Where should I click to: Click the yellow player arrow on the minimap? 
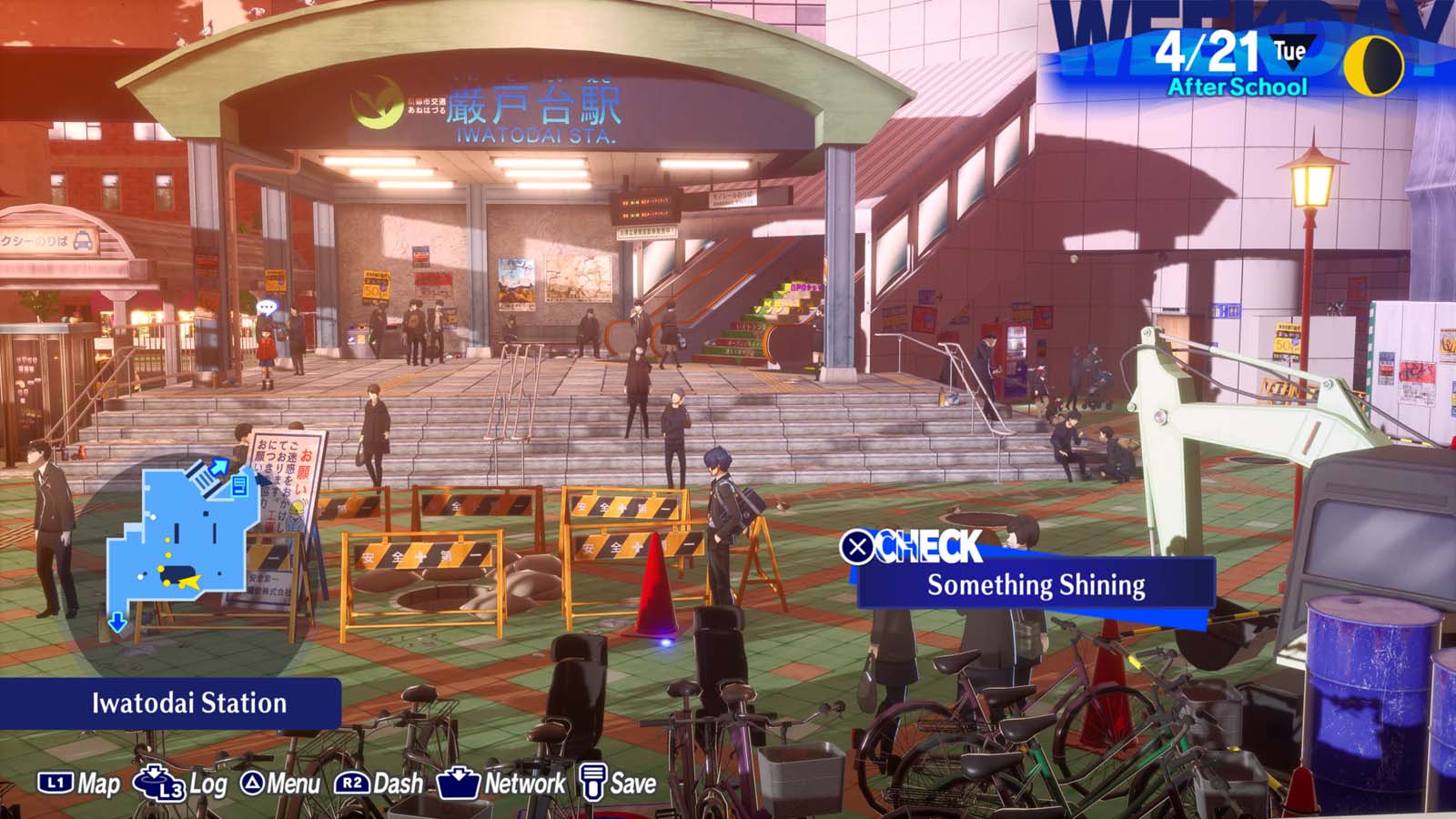tap(190, 580)
